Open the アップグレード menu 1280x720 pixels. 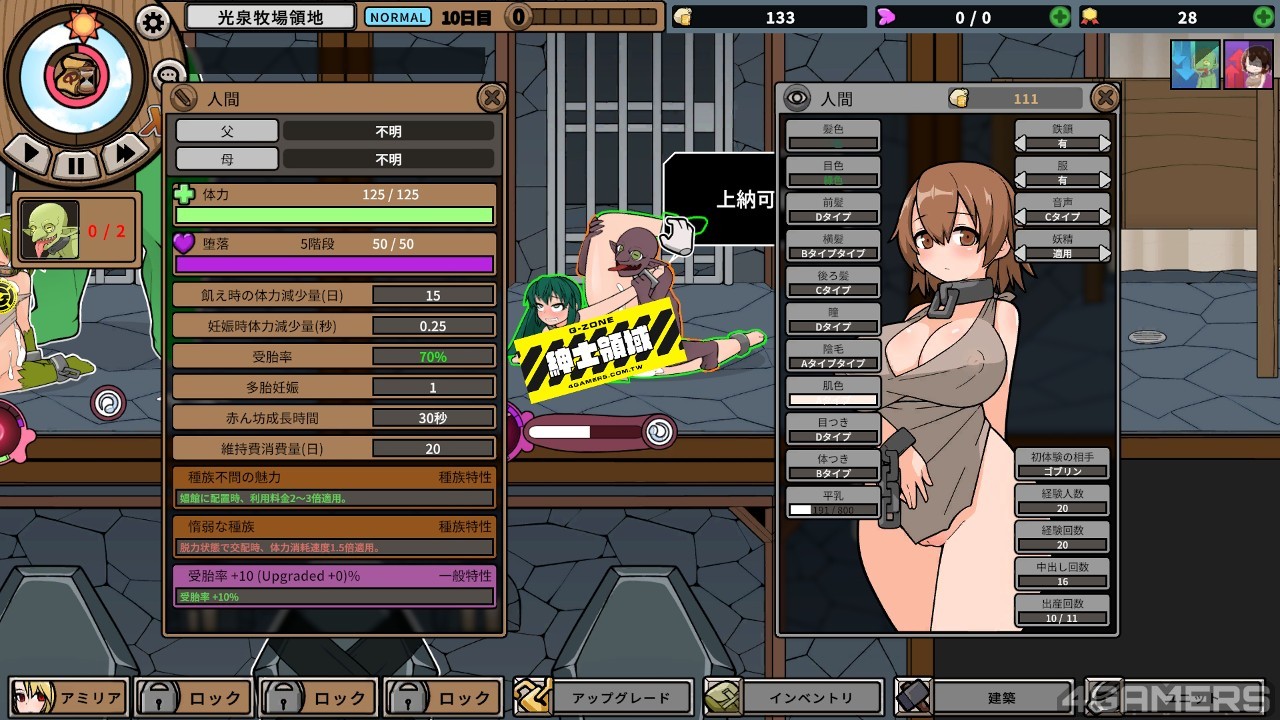pyautogui.click(x=605, y=697)
